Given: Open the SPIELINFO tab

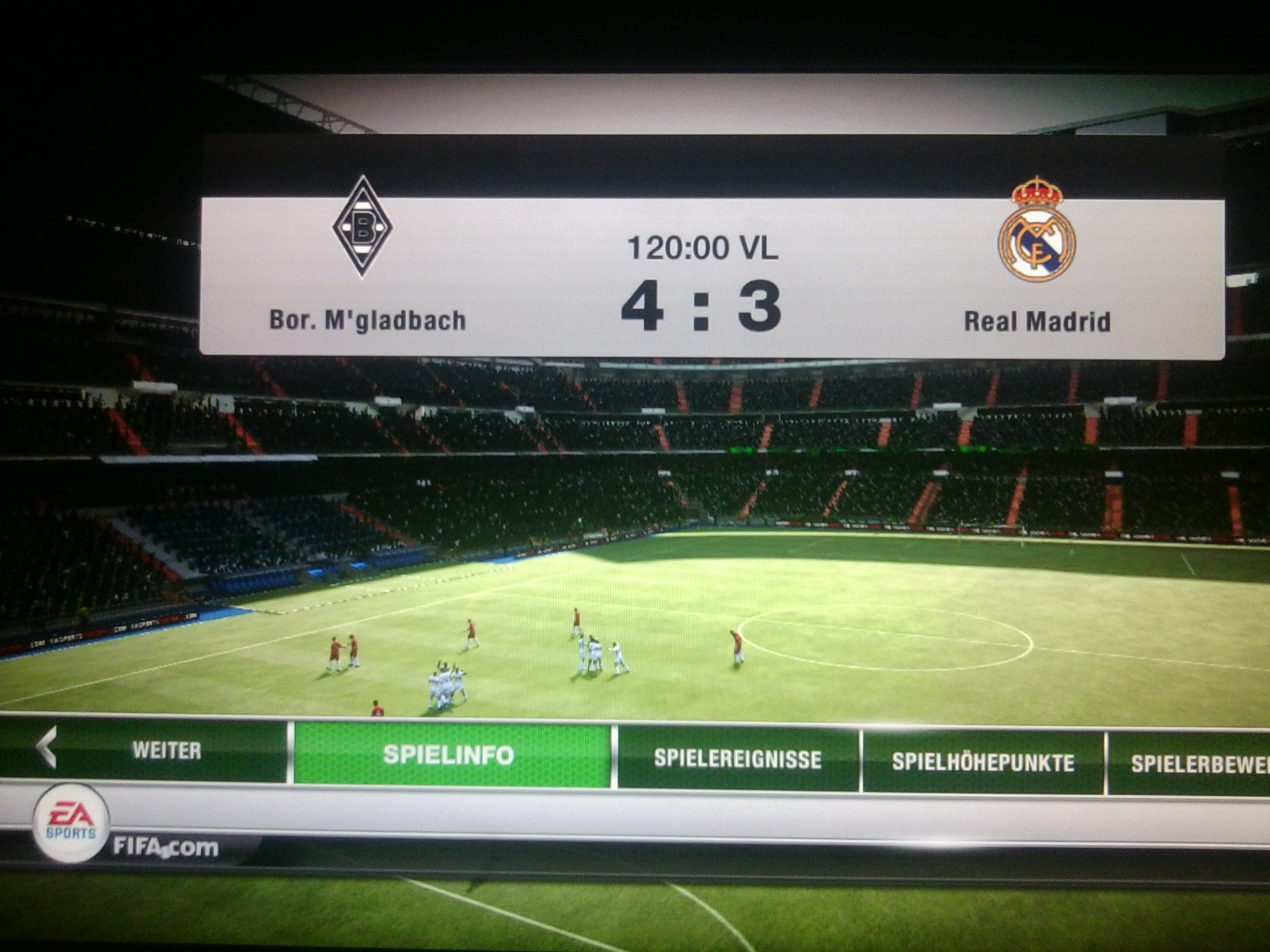Looking at the screenshot, I should point(449,755).
